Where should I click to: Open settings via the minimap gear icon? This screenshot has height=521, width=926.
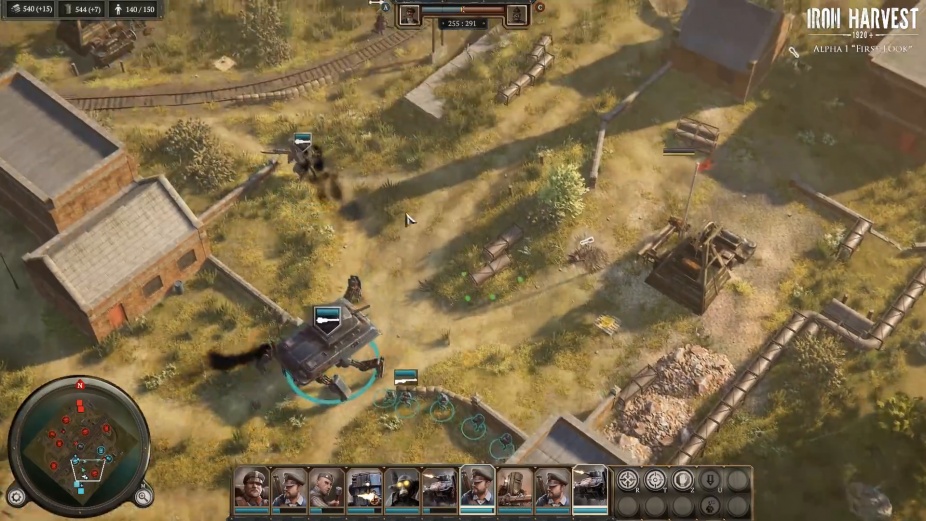[16, 496]
